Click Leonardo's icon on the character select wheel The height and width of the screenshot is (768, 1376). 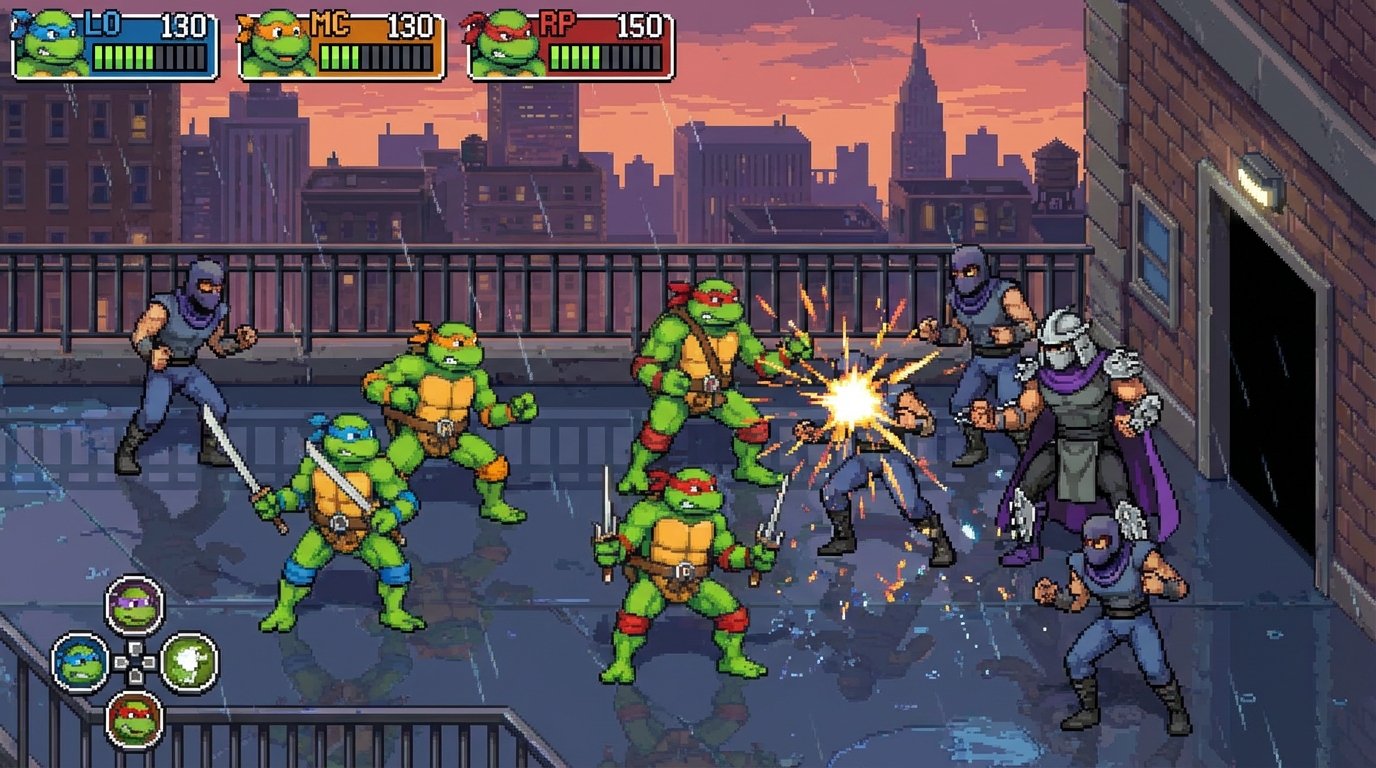coord(79,662)
